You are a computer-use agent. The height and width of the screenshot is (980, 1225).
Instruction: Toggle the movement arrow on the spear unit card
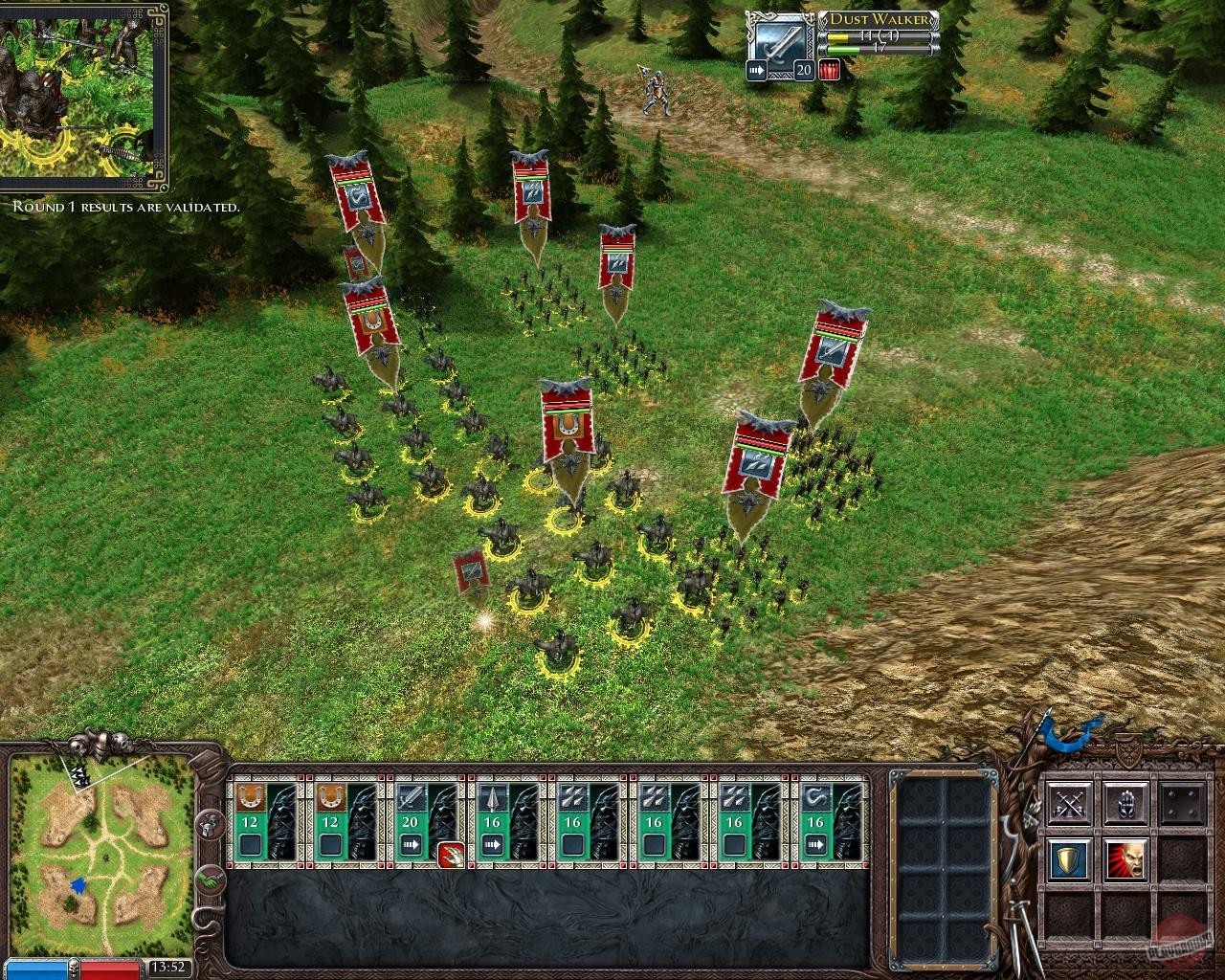[493, 843]
